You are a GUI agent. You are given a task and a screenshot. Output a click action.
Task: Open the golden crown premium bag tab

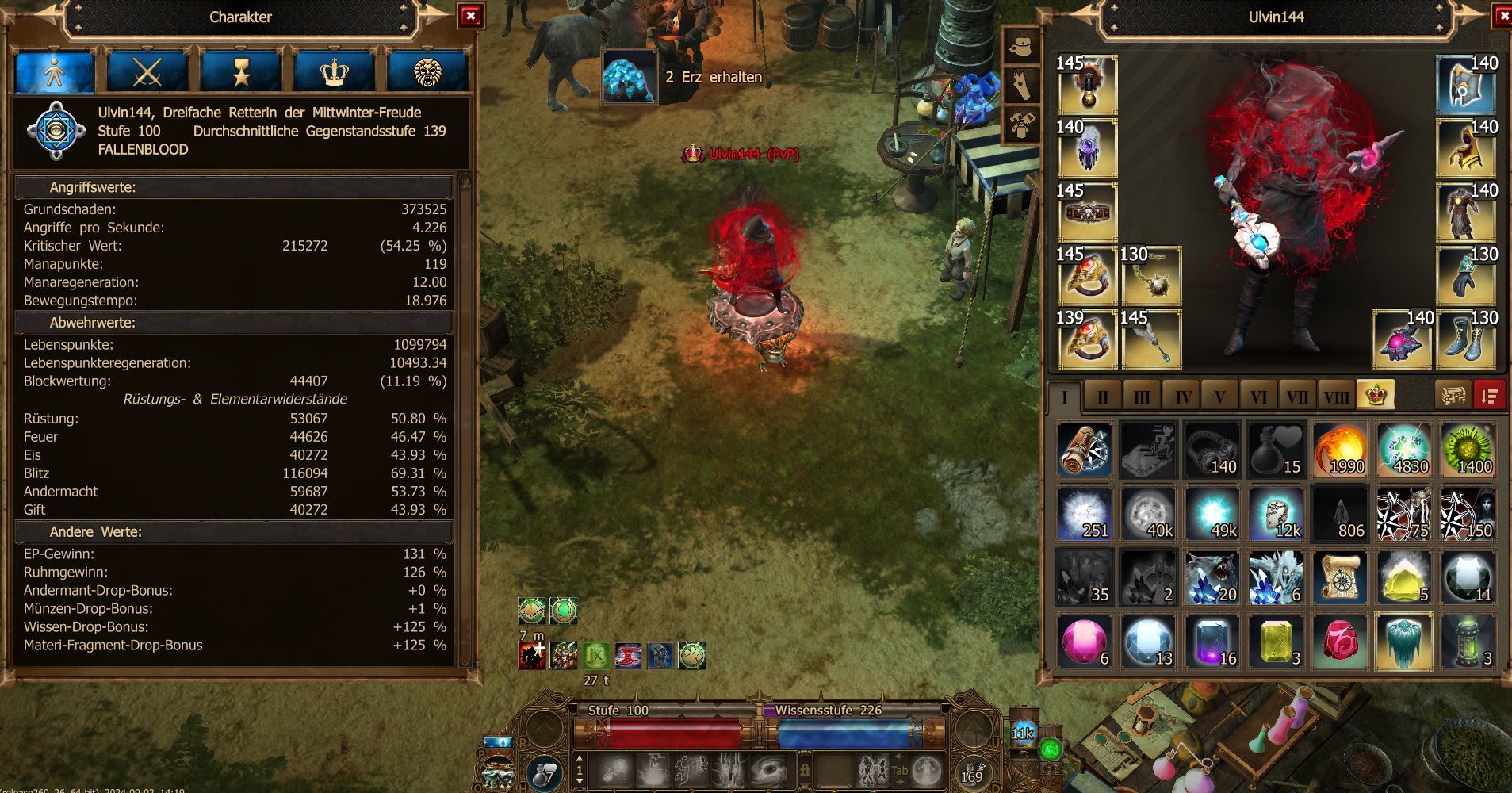pos(1376,395)
